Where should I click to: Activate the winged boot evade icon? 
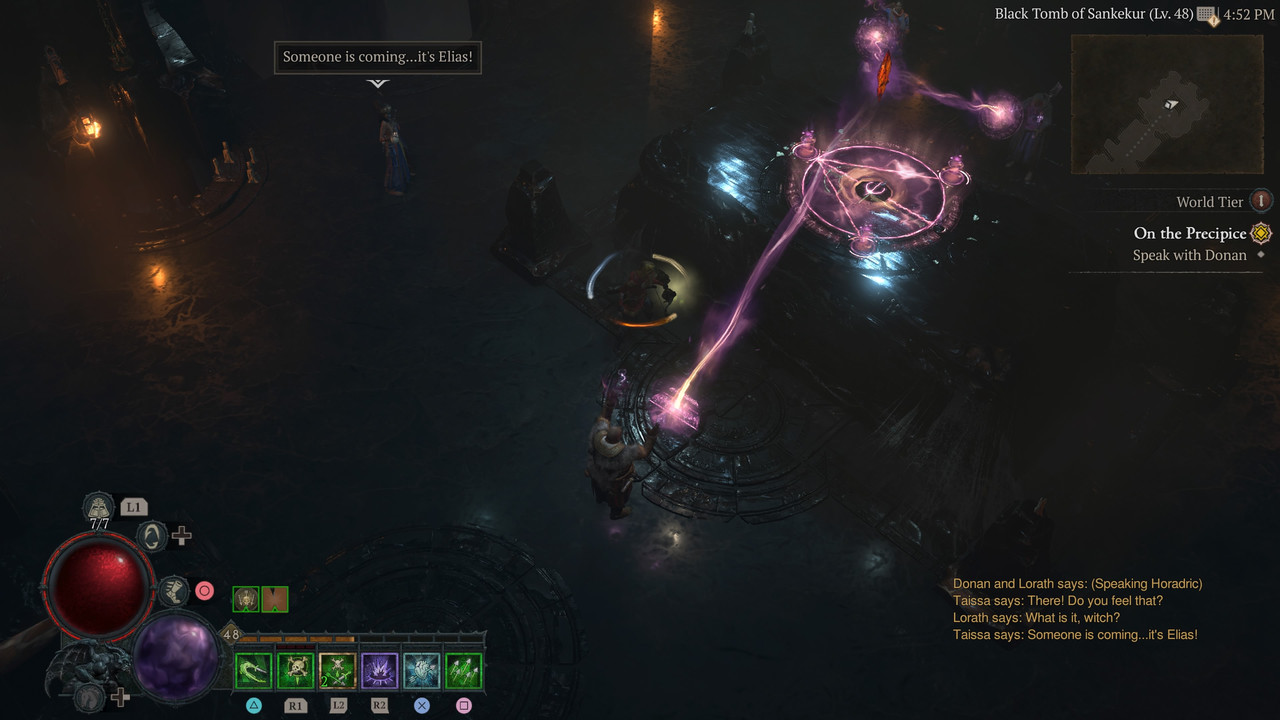pyautogui.click(x=173, y=590)
